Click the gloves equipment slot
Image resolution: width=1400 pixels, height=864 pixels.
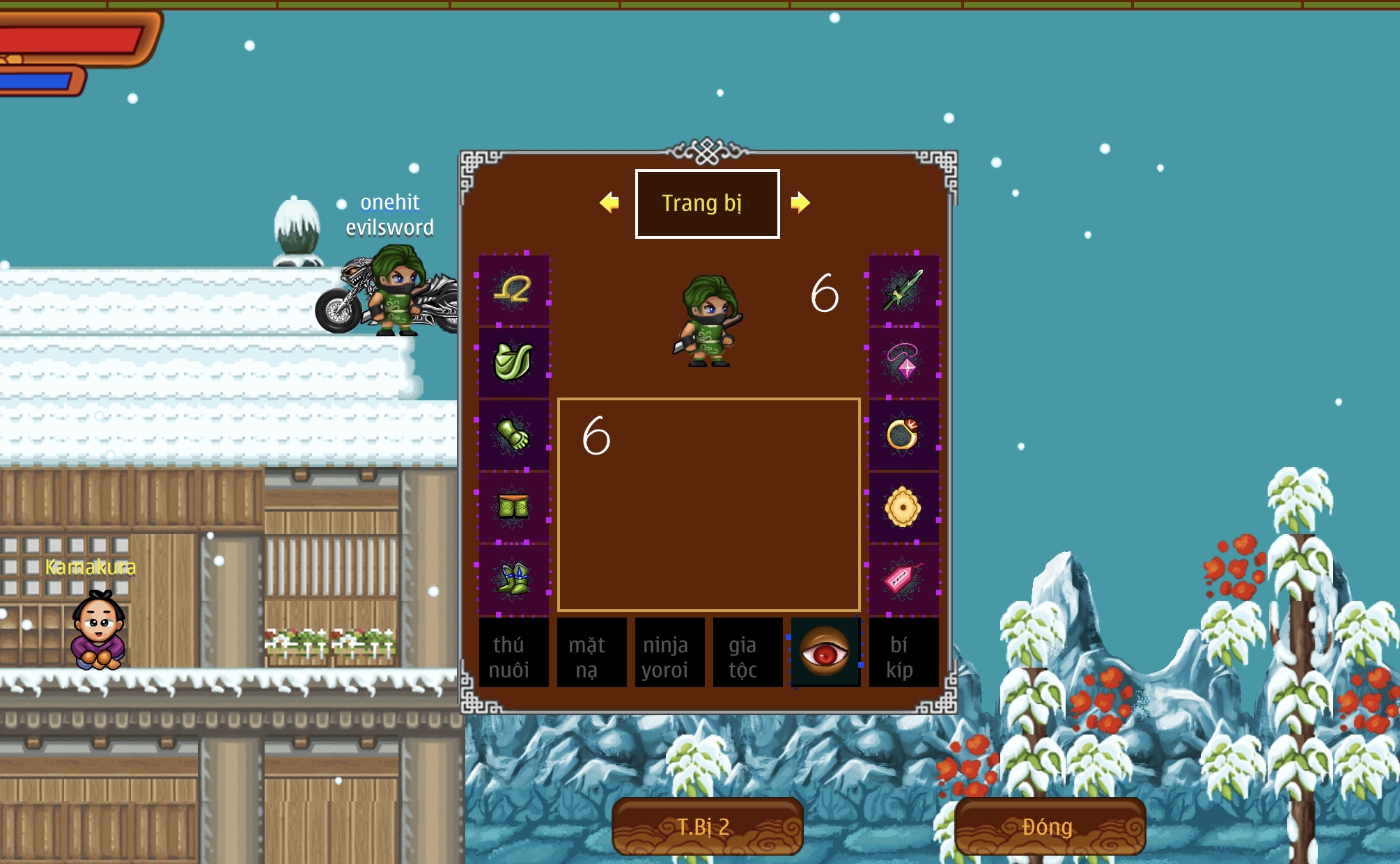(513, 434)
